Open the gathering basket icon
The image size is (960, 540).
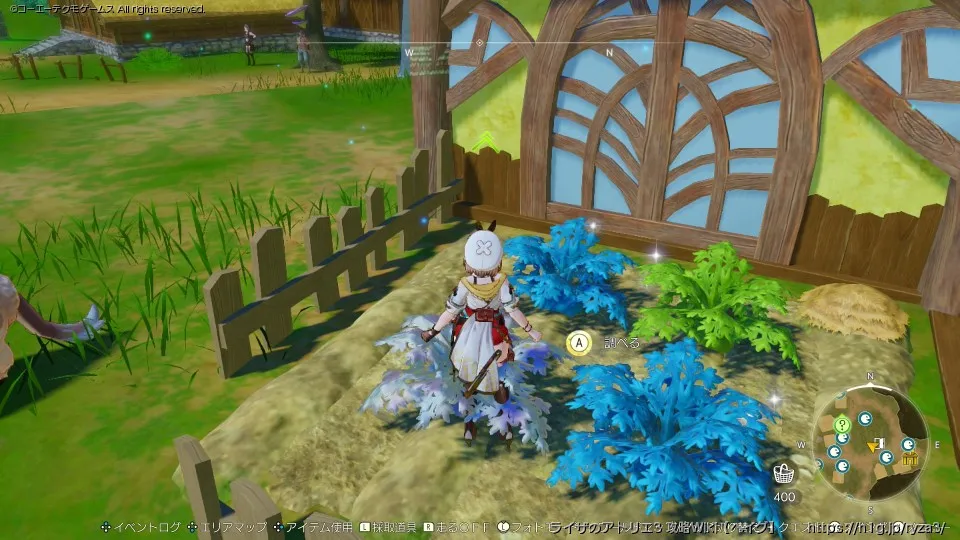click(x=785, y=473)
